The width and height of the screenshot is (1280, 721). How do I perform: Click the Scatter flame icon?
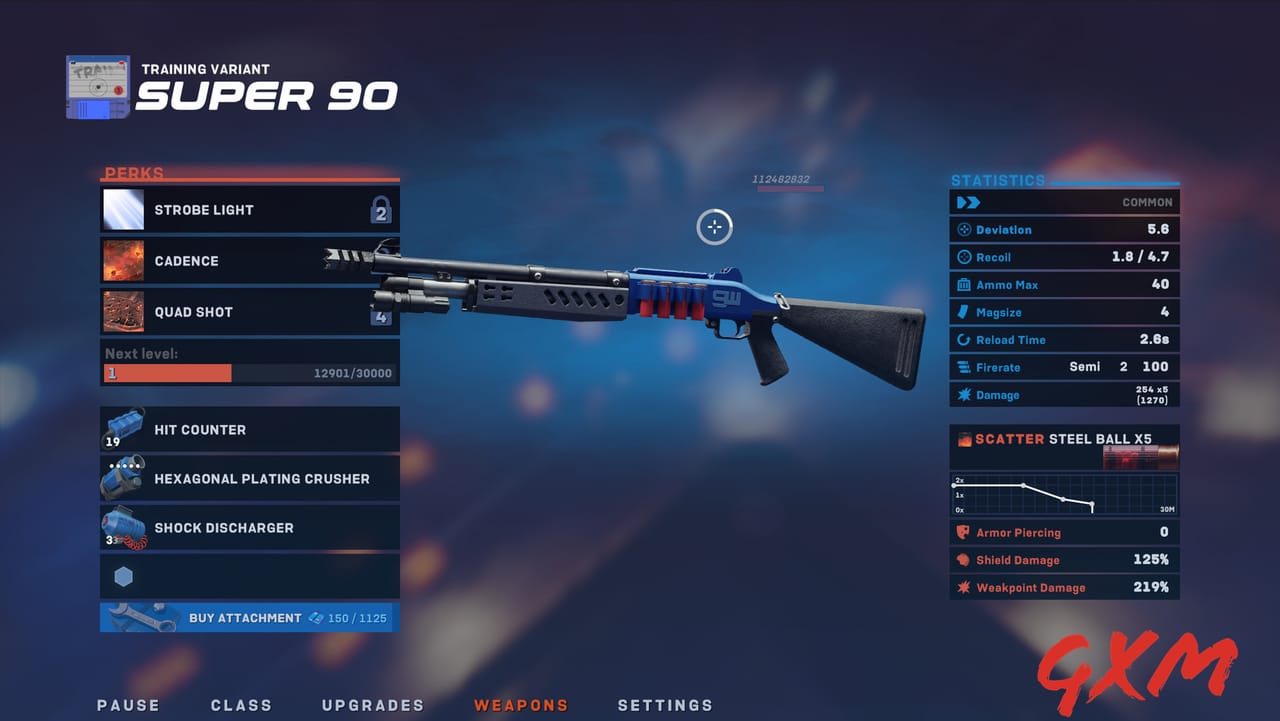pos(963,438)
